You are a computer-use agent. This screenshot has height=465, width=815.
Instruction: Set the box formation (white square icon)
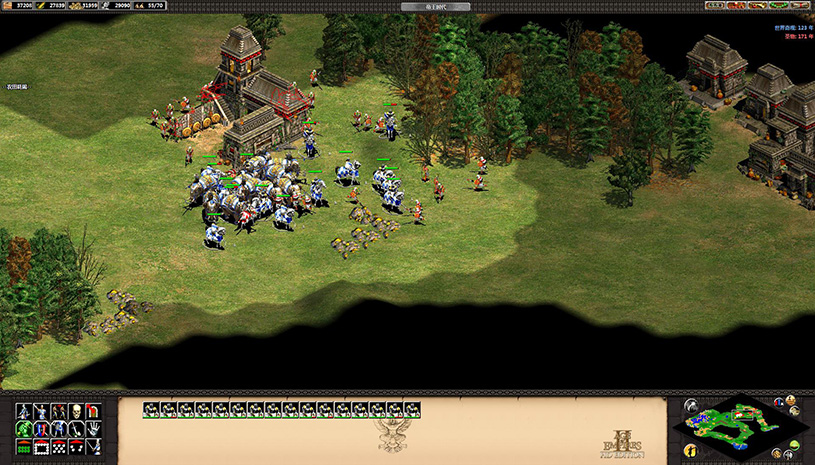[x=41, y=445]
